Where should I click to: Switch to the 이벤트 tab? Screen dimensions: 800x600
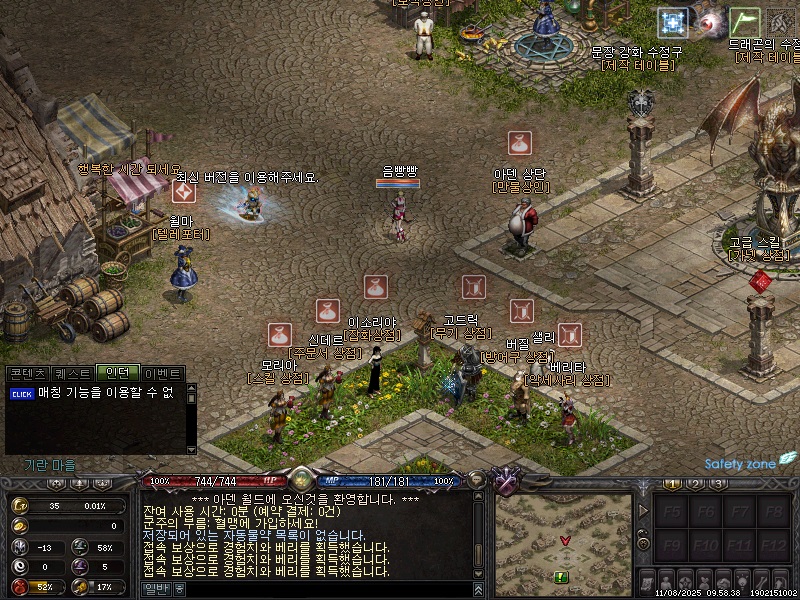tap(163, 373)
